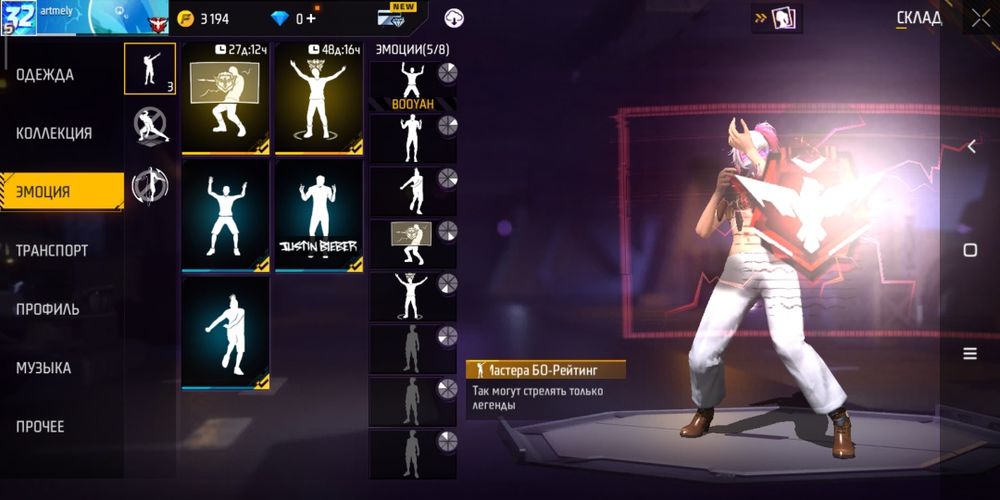Choose the emote with 27д:12ч timer
The image size is (1000, 500).
point(225,99)
